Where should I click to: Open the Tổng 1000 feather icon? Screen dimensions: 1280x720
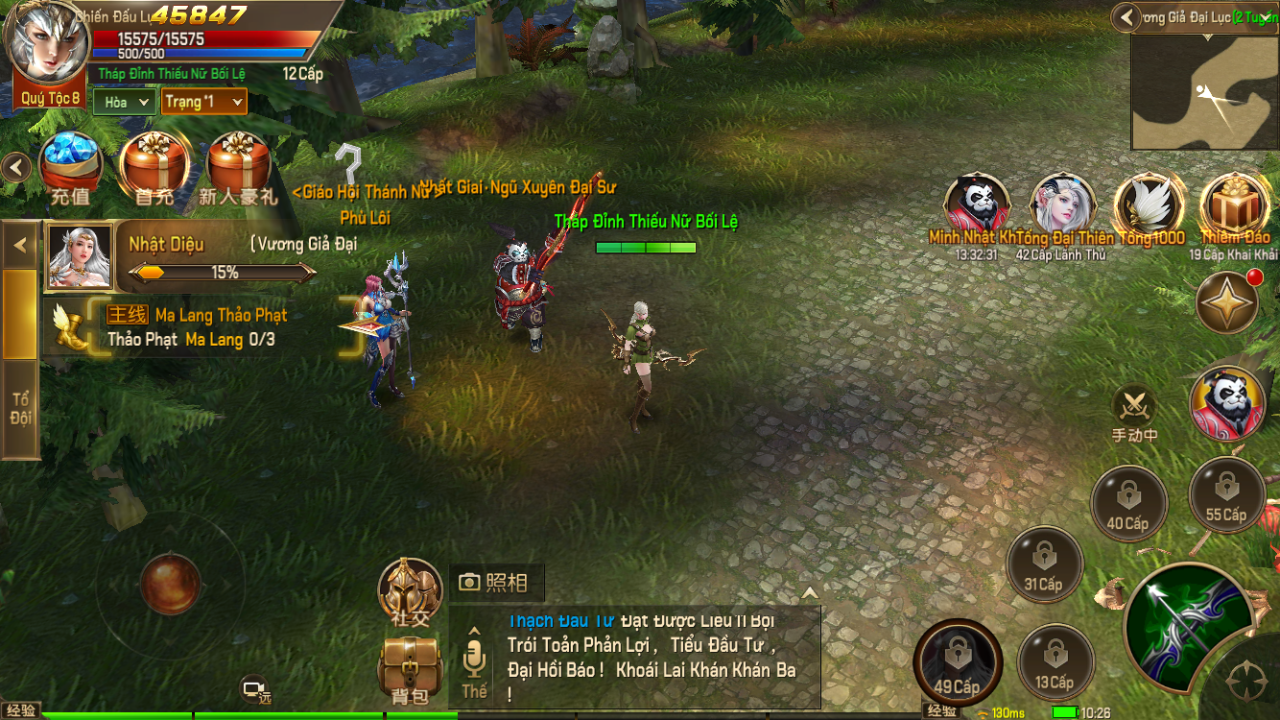1149,205
